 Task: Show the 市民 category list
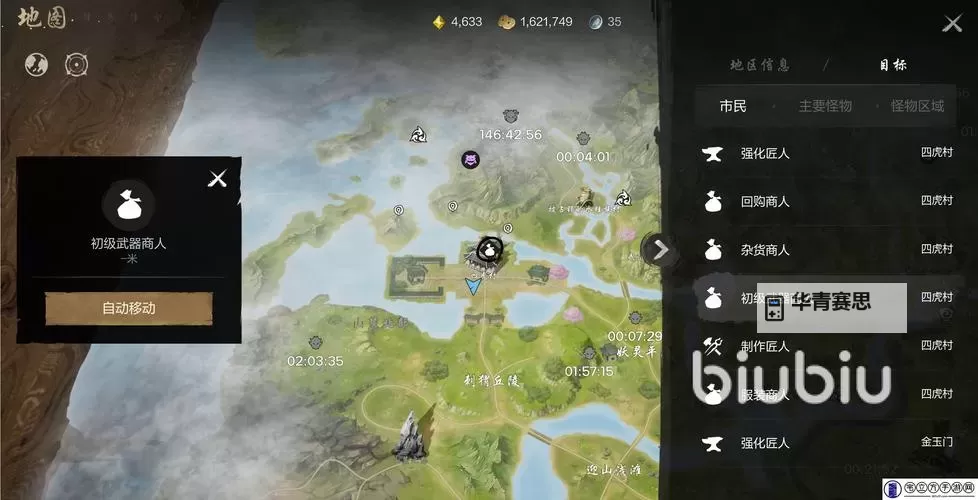(x=733, y=106)
